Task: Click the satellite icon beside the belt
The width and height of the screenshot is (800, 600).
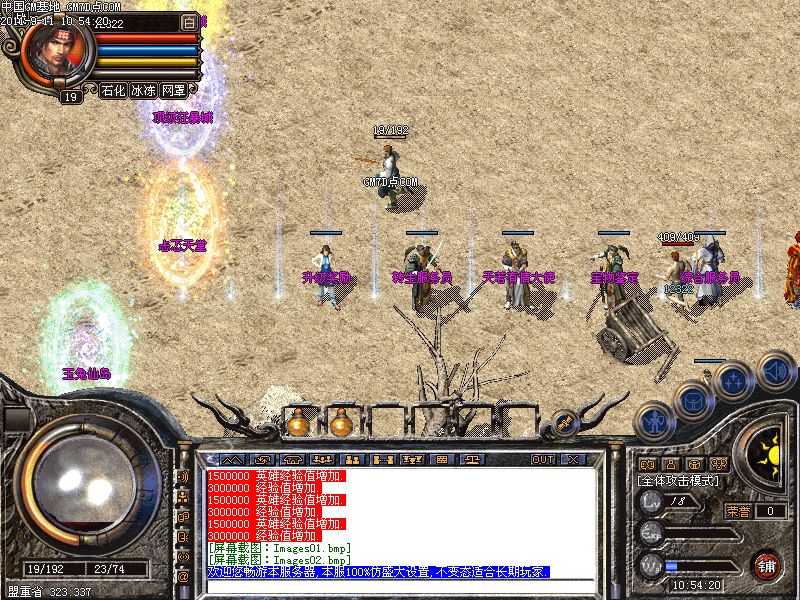Action: tap(564, 423)
